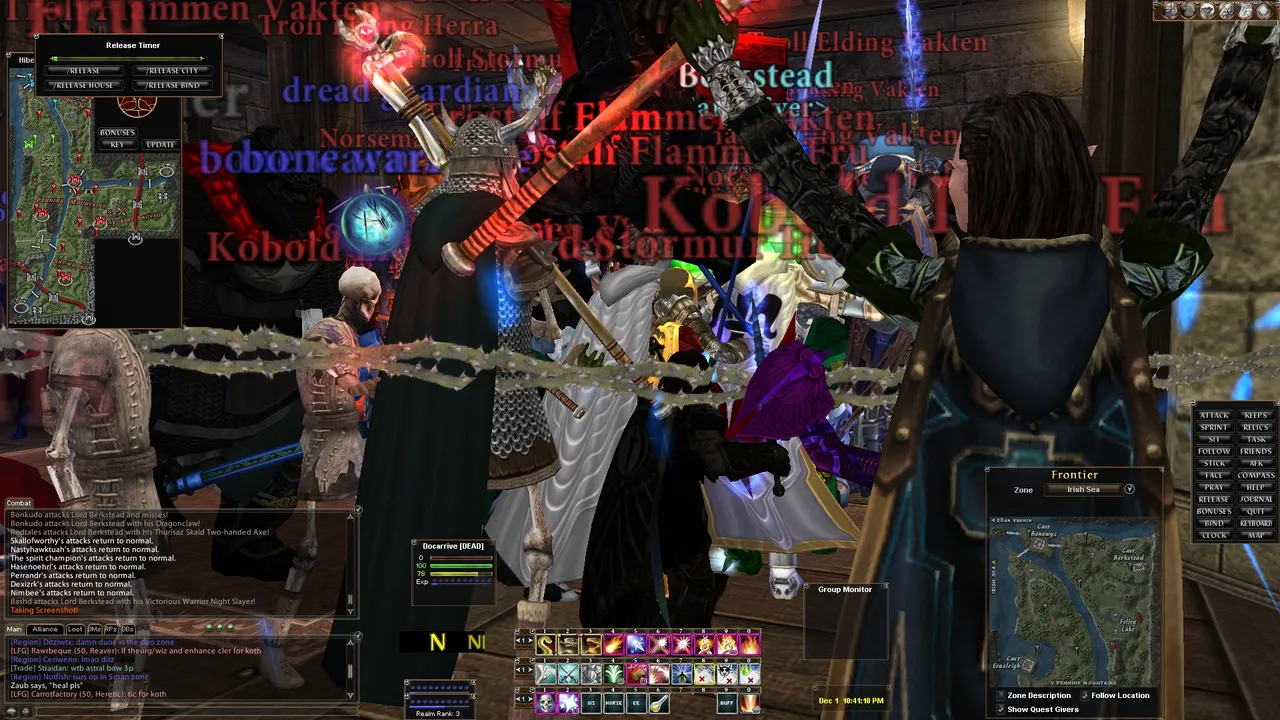Page the bottom quickbar backward with its left arrow

click(x=518, y=699)
